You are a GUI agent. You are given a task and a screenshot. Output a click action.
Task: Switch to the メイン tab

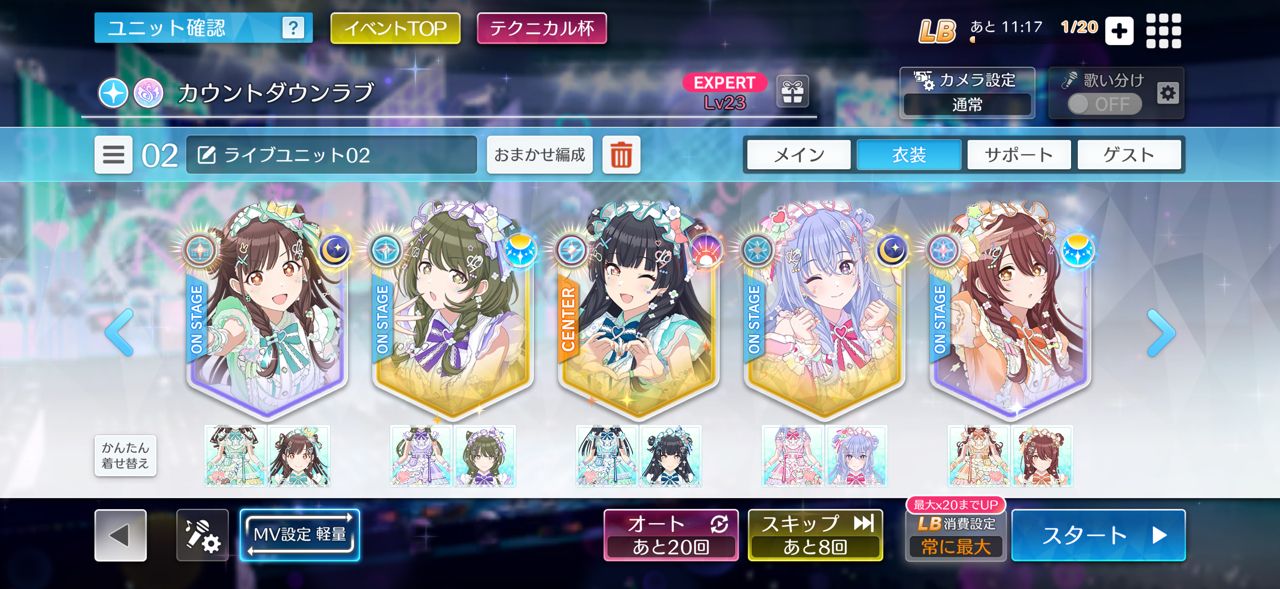(798, 155)
